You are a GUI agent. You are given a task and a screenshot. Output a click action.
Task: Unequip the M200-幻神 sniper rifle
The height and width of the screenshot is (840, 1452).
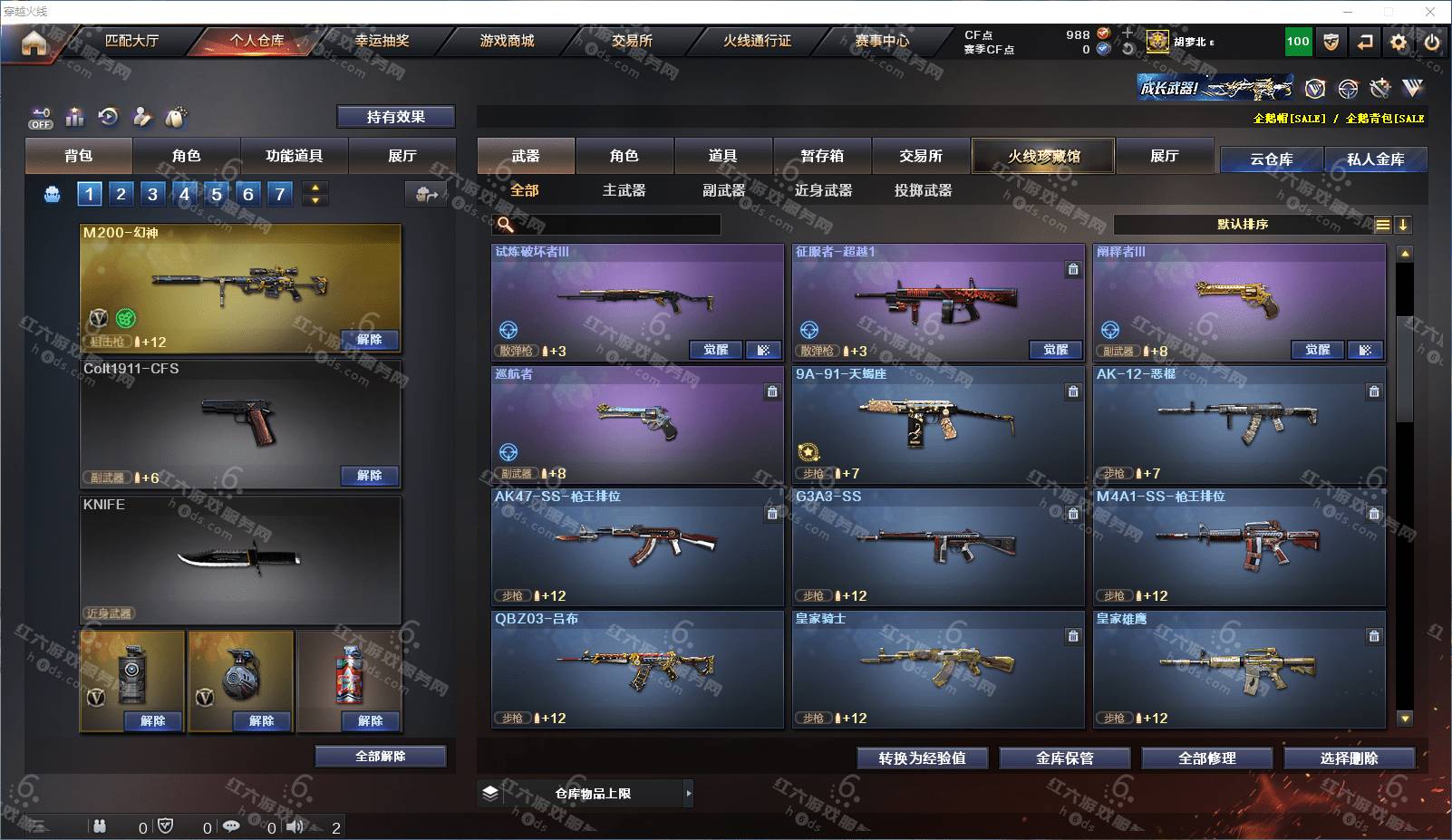tap(369, 340)
